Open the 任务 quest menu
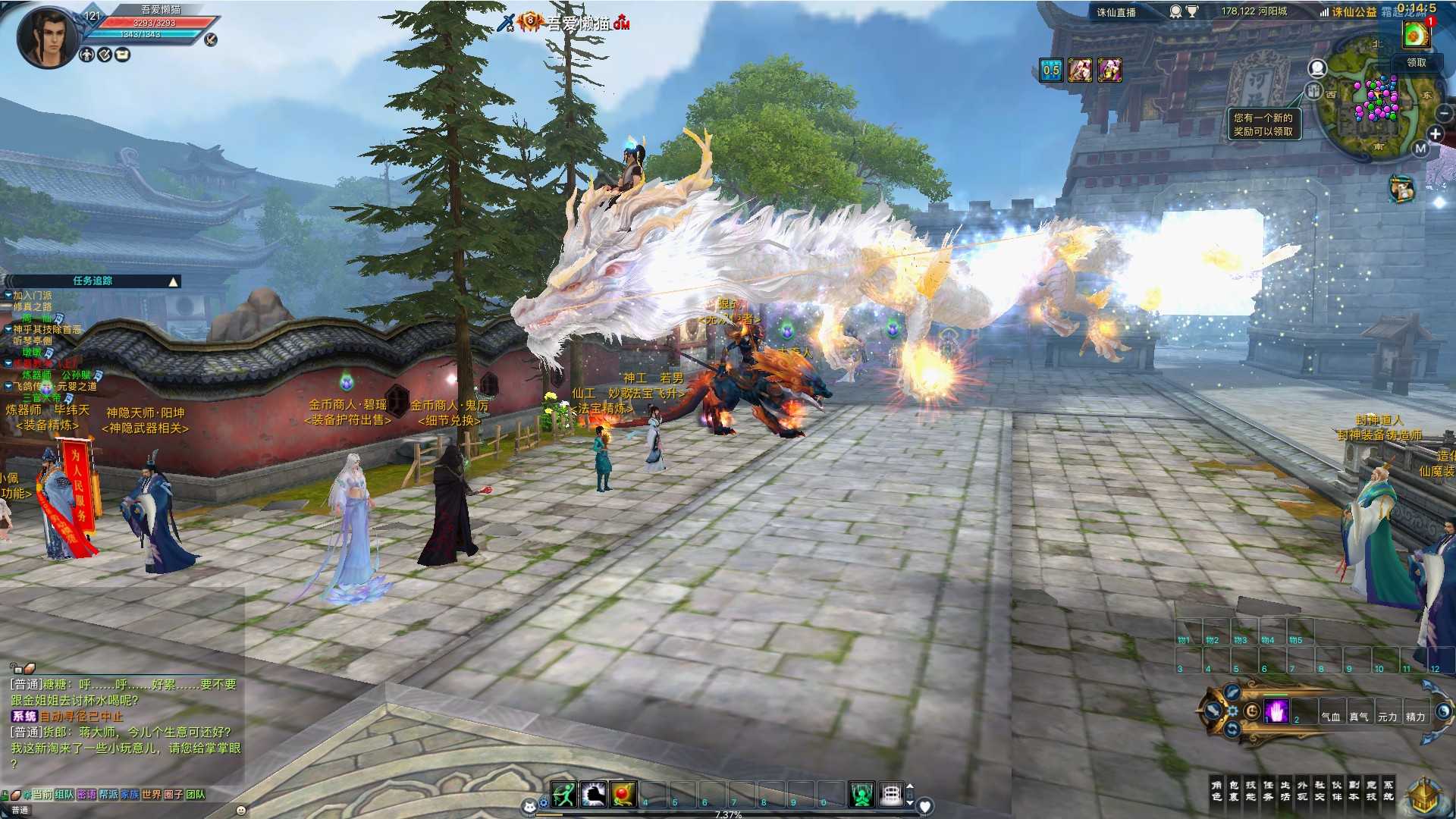Viewport: 1456px width, 819px height. click(x=1268, y=791)
